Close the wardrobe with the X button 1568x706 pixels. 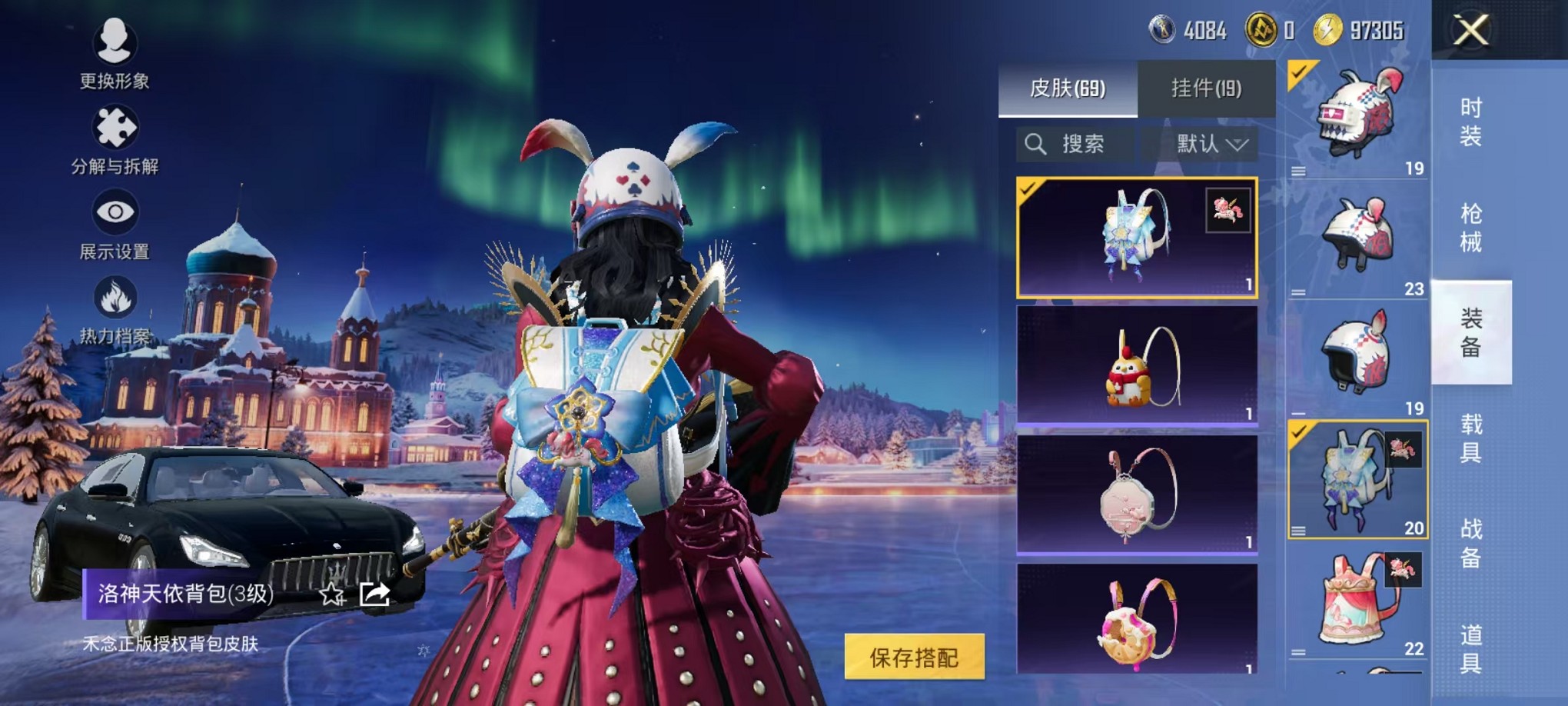1470,31
